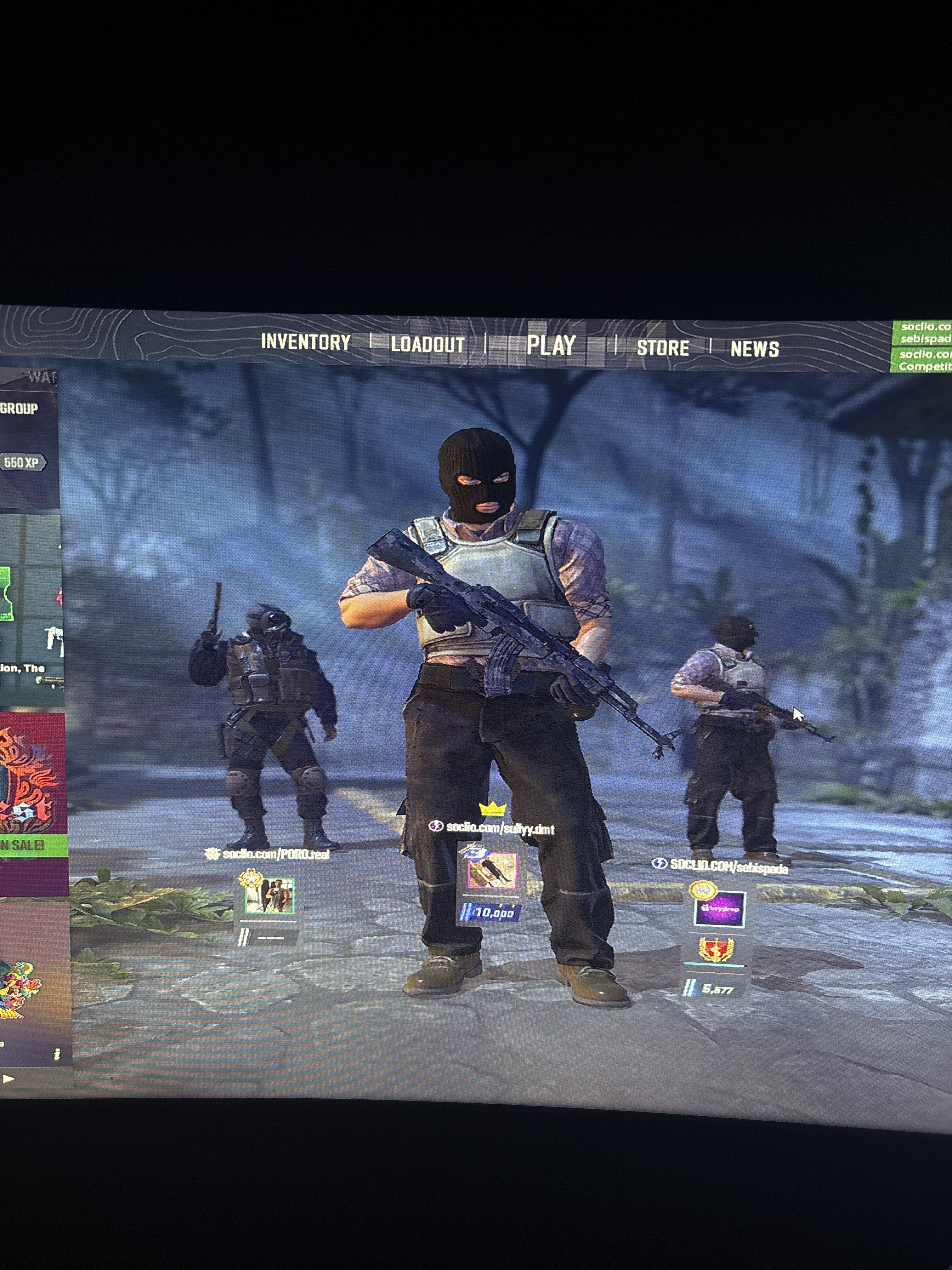Switch to the Loadout tab

(428, 345)
